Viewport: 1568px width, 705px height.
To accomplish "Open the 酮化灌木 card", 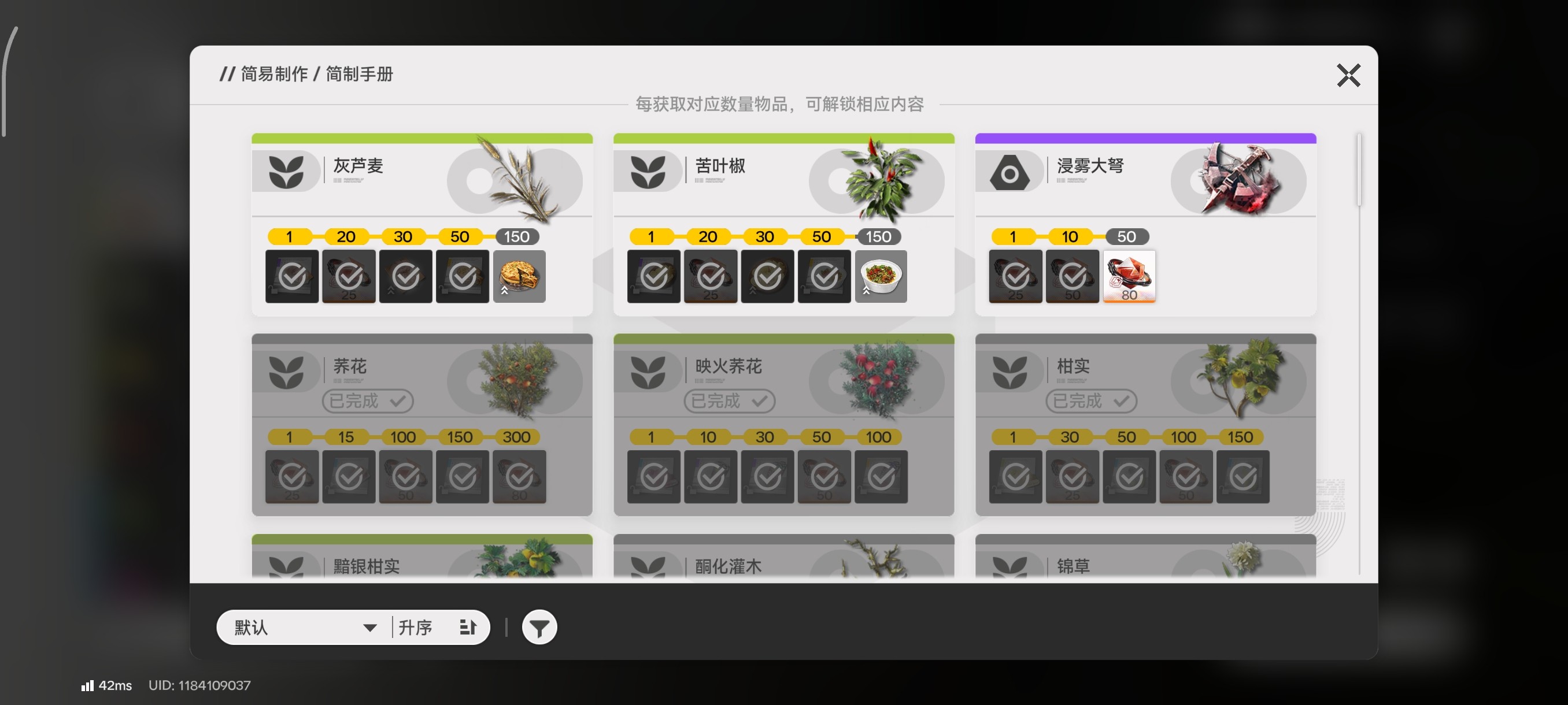I will pos(783,558).
